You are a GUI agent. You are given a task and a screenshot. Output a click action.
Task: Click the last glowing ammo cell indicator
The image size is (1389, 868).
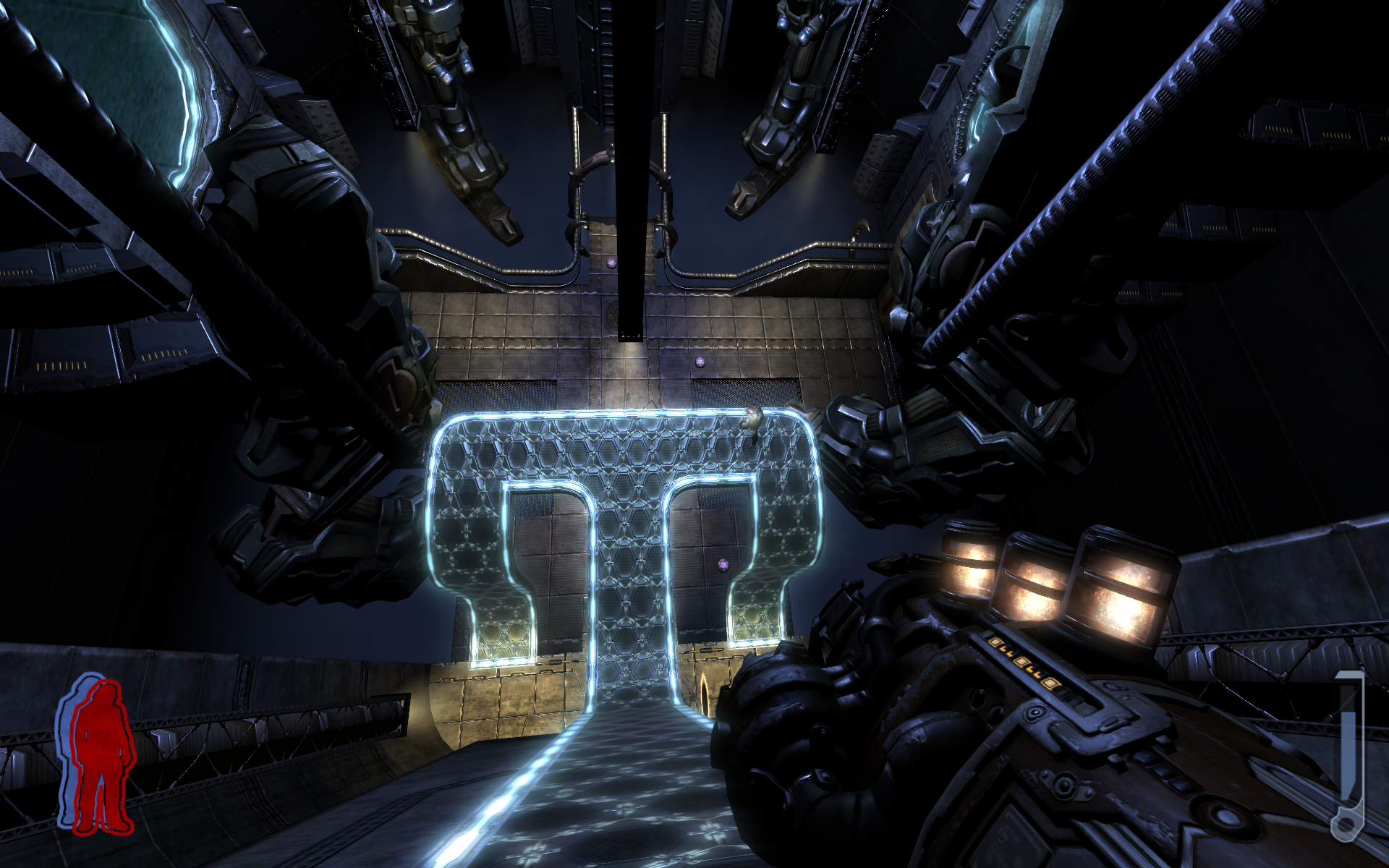[1050, 685]
